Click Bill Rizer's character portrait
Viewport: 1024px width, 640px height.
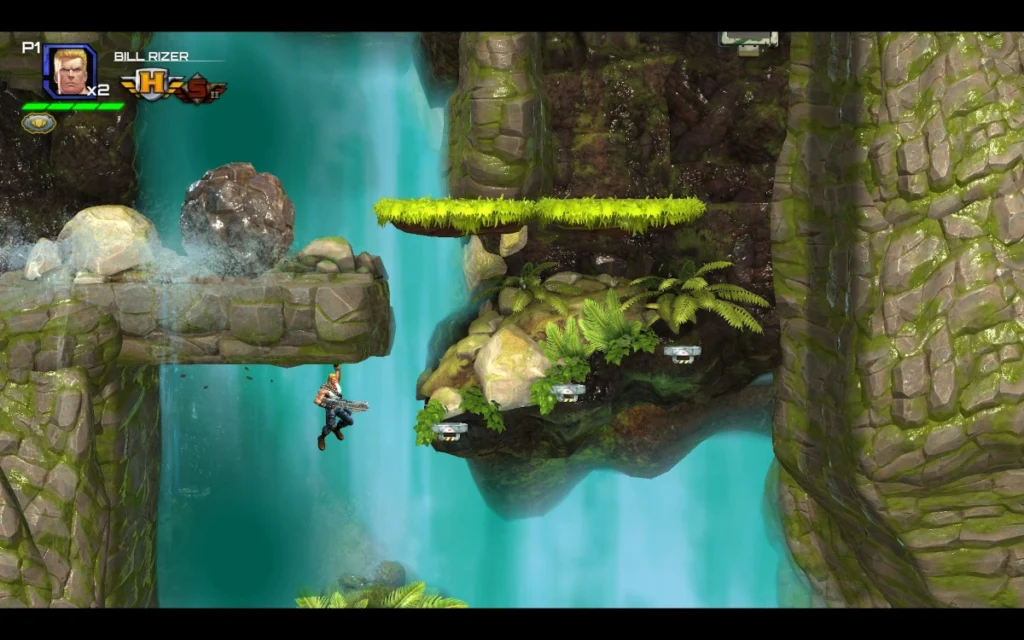pyautogui.click(x=69, y=71)
